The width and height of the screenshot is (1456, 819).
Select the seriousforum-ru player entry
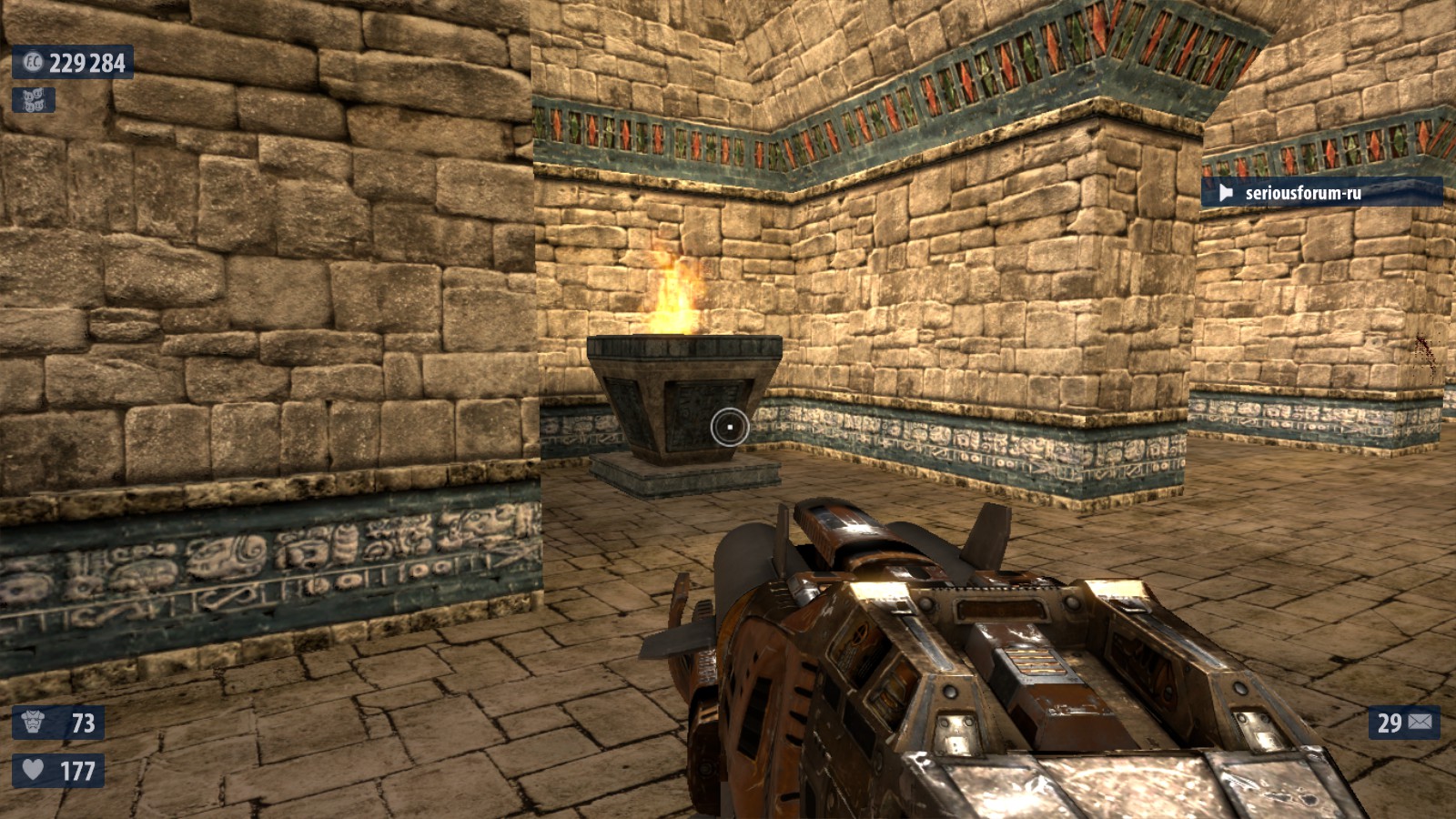click(1320, 192)
